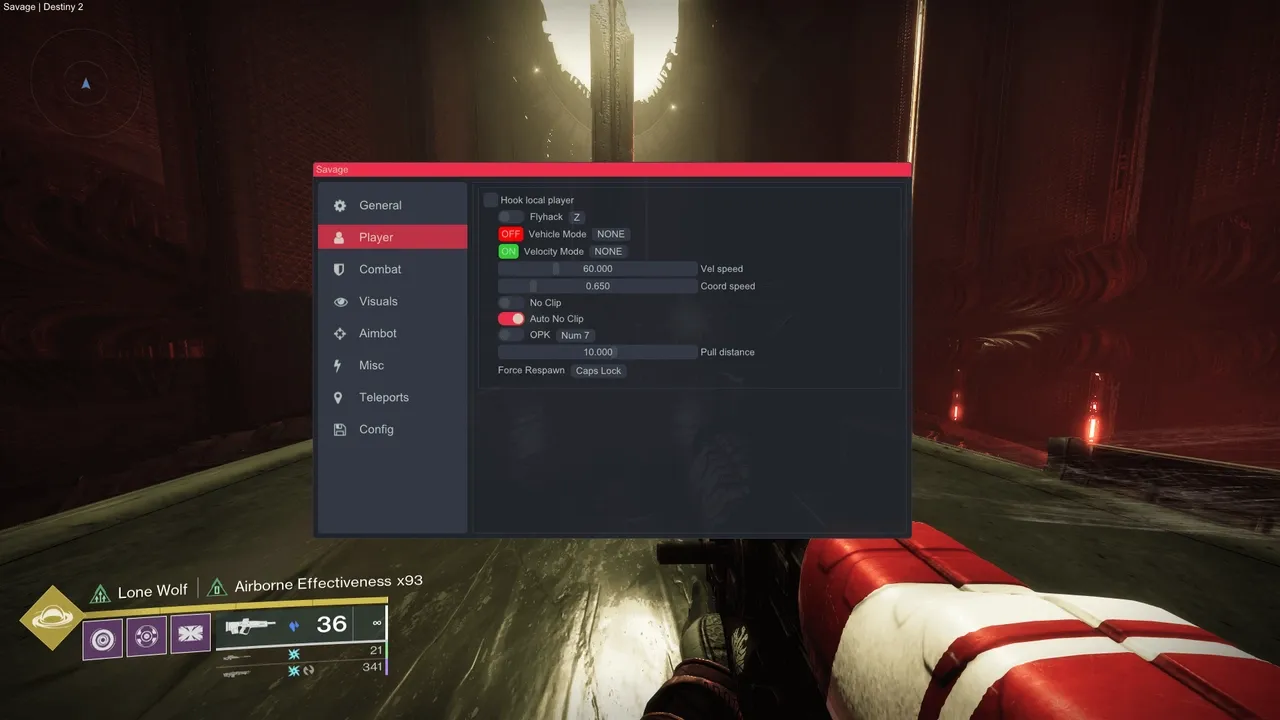This screenshot has width=1280, height=720.
Task: Open the Config section
Action: click(x=376, y=429)
